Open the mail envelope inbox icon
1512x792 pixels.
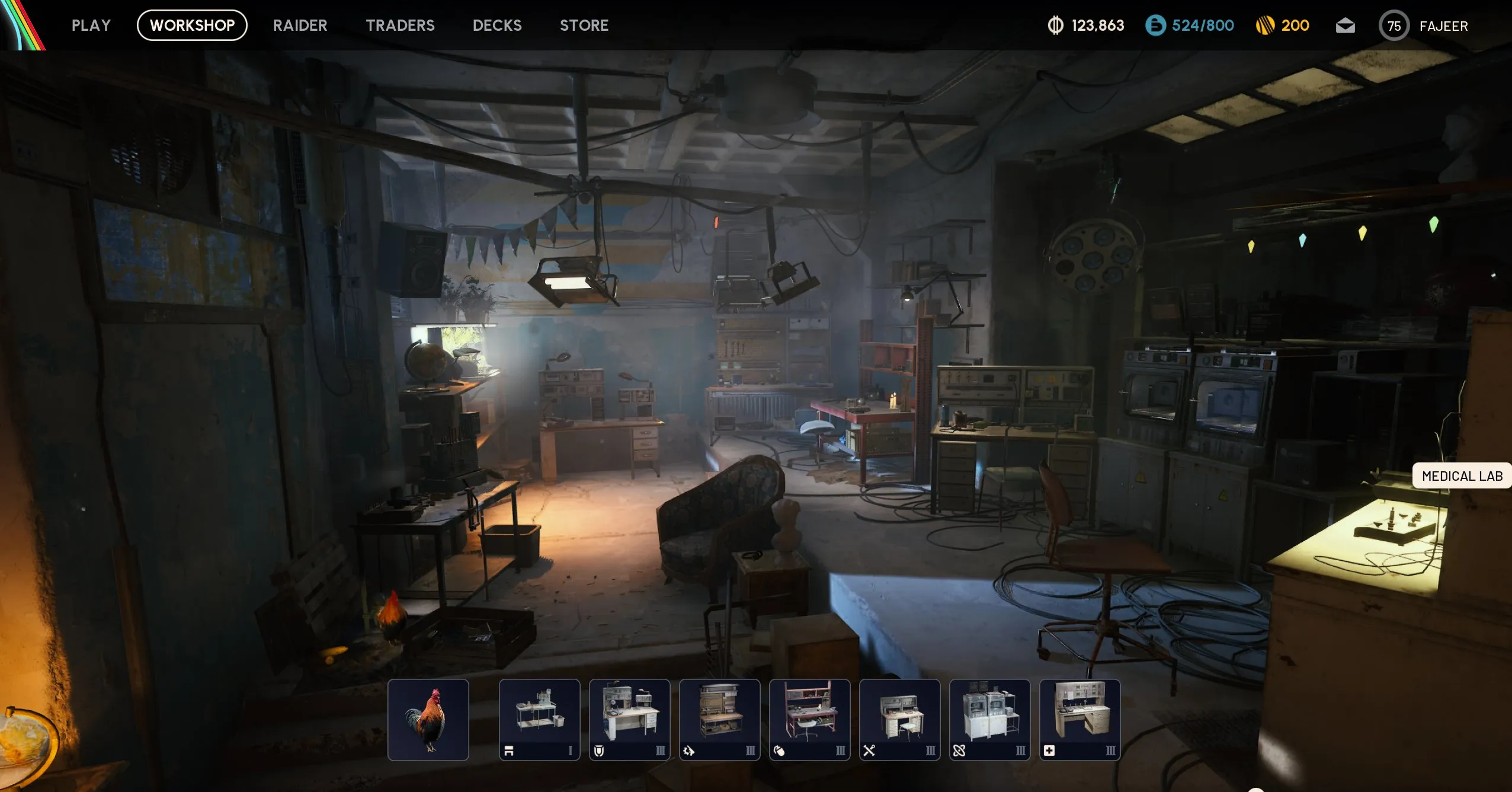[x=1345, y=25]
